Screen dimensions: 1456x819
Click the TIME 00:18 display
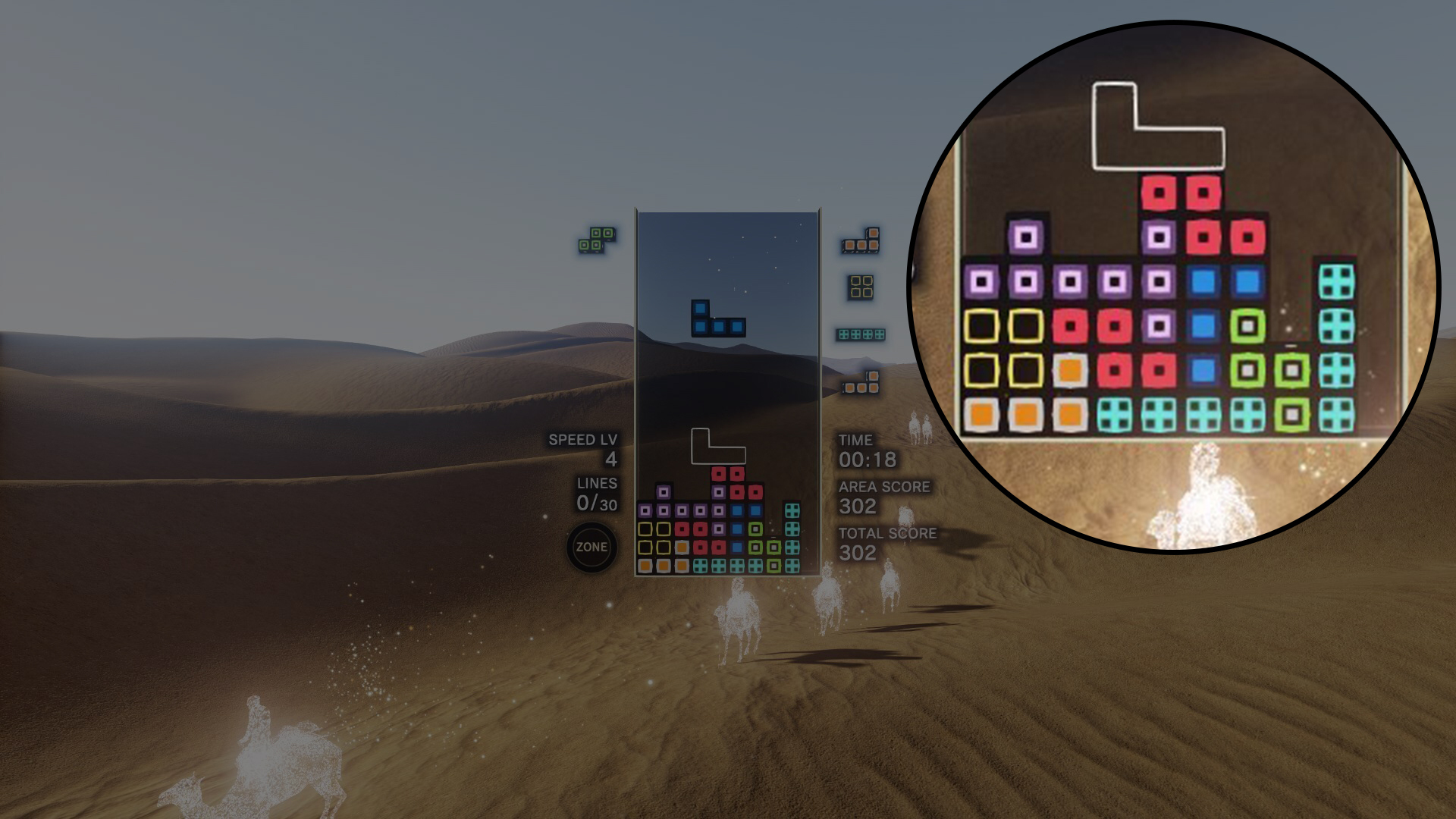click(x=868, y=455)
